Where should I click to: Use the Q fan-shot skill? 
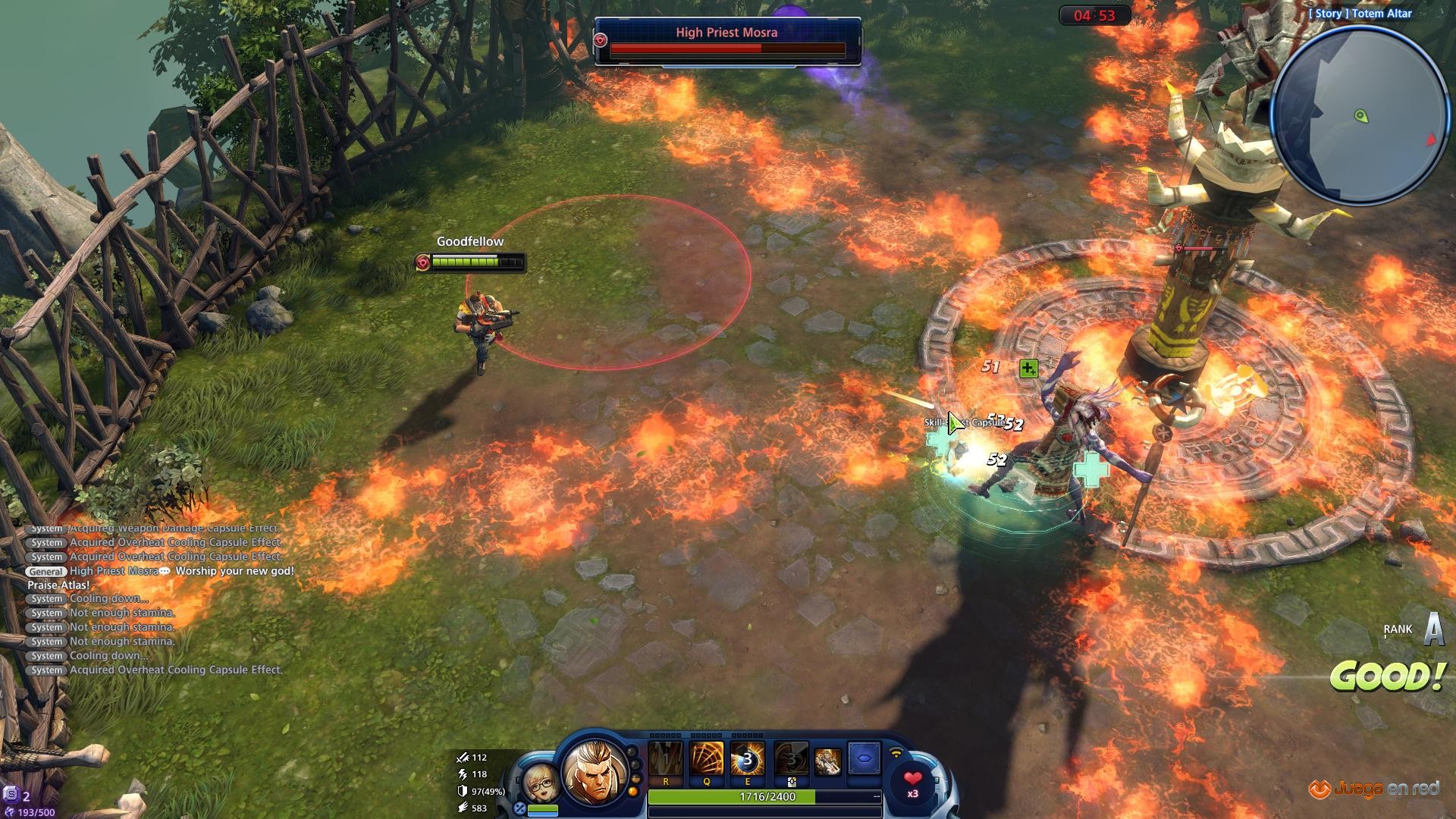click(707, 760)
